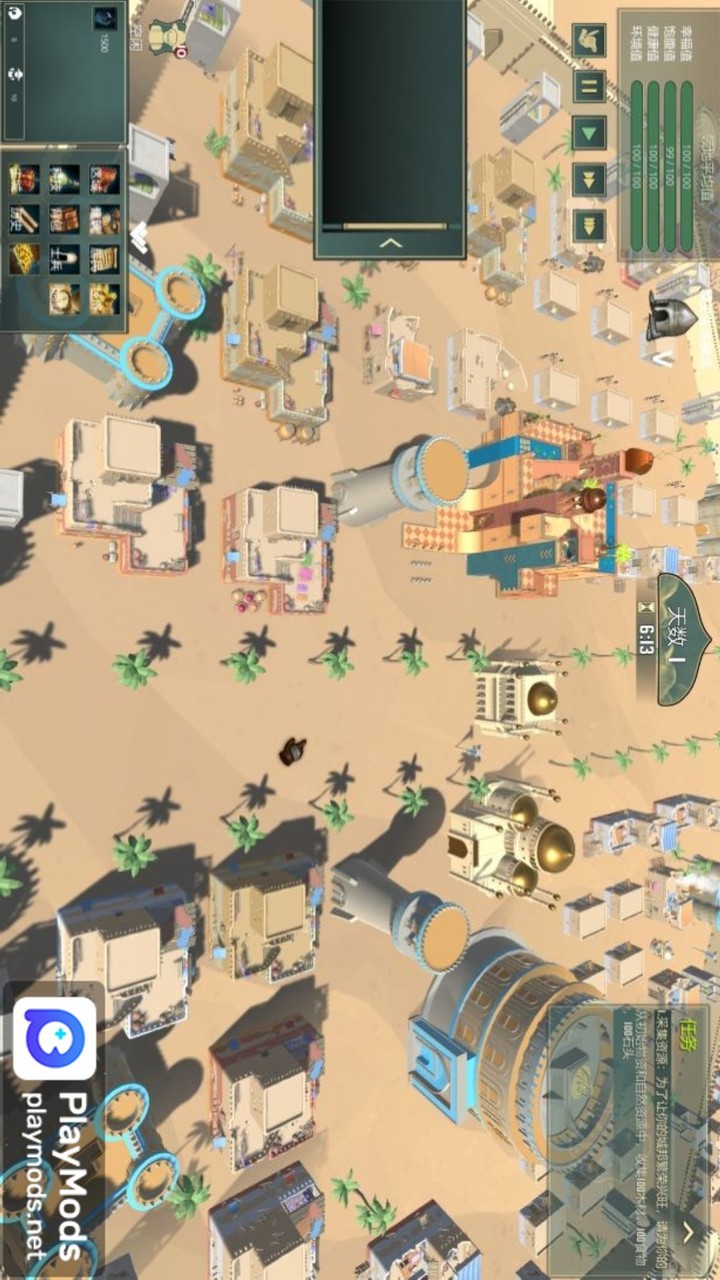Image resolution: width=720 pixels, height=1280 pixels.
Task: Expand the dark center panel using its chevron
Action: pyautogui.click(x=391, y=242)
